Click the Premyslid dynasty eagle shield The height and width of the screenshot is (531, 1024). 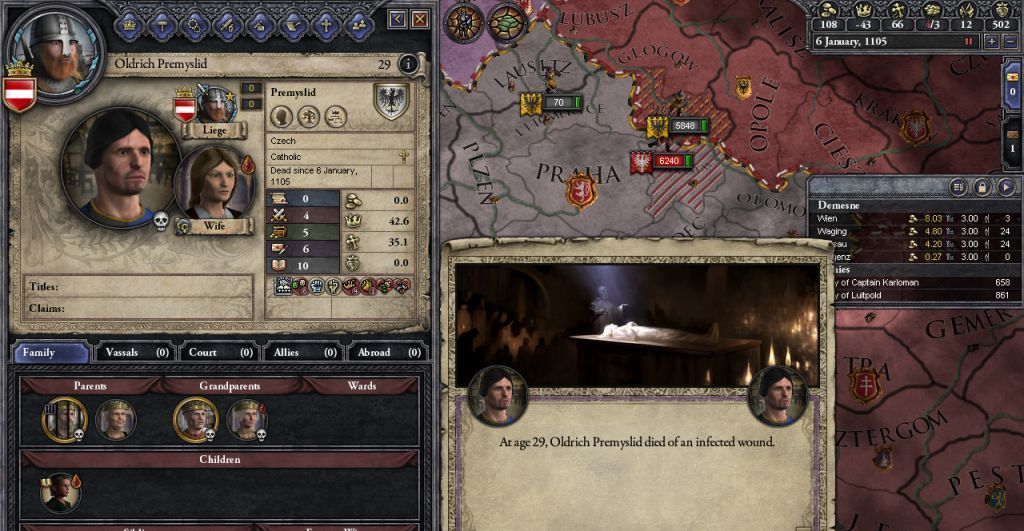[x=391, y=101]
